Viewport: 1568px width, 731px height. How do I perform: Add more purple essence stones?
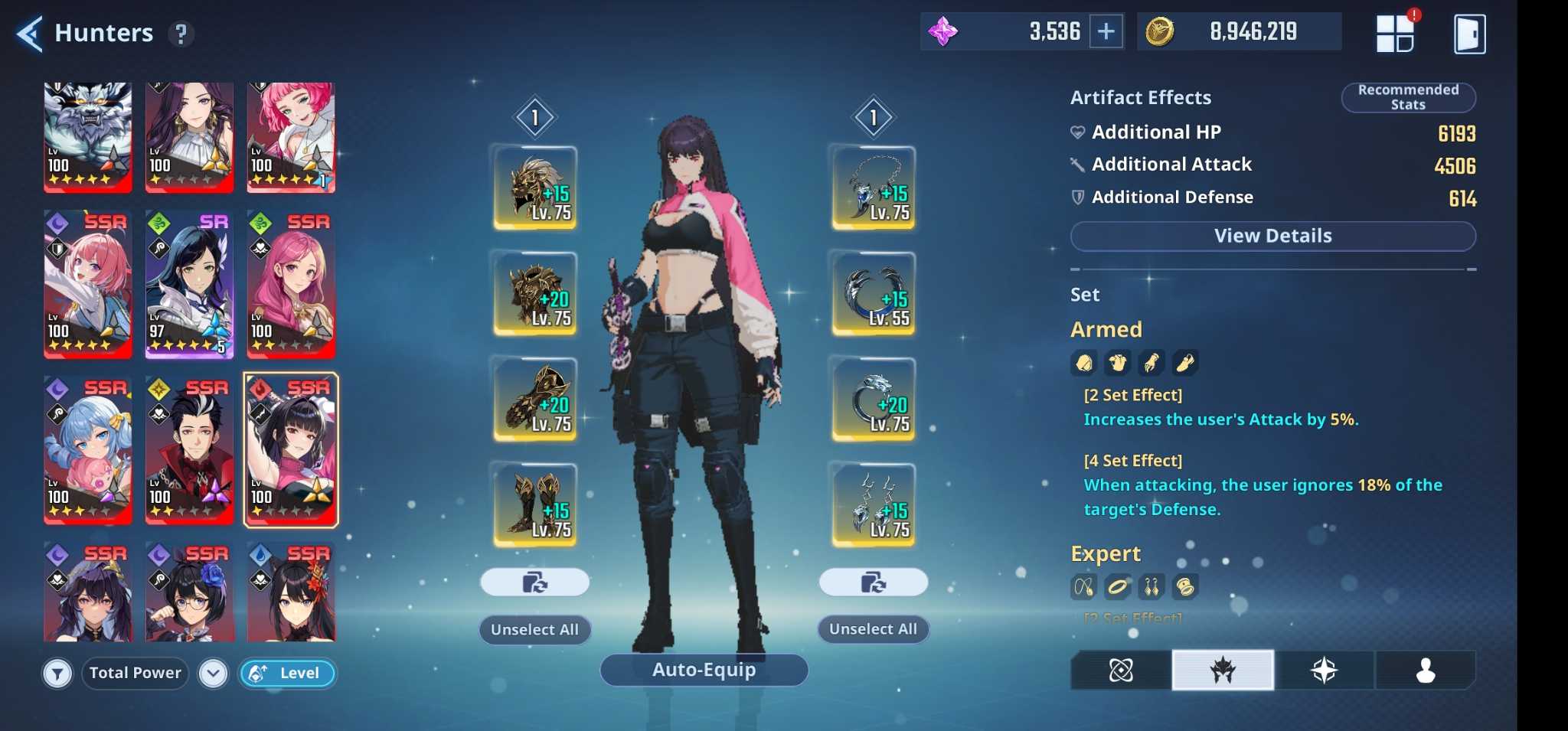pyautogui.click(x=1106, y=31)
